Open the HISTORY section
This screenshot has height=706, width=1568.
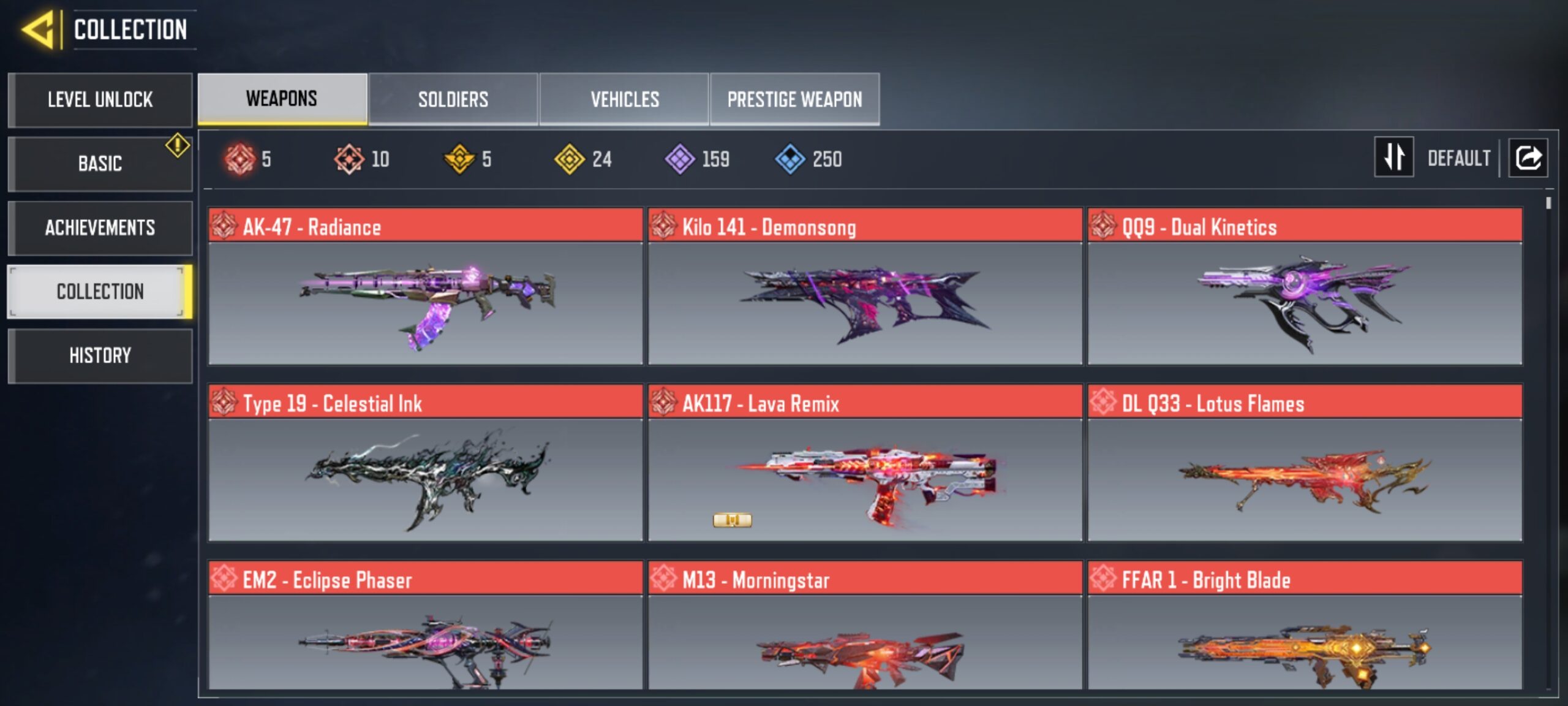tap(100, 355)
